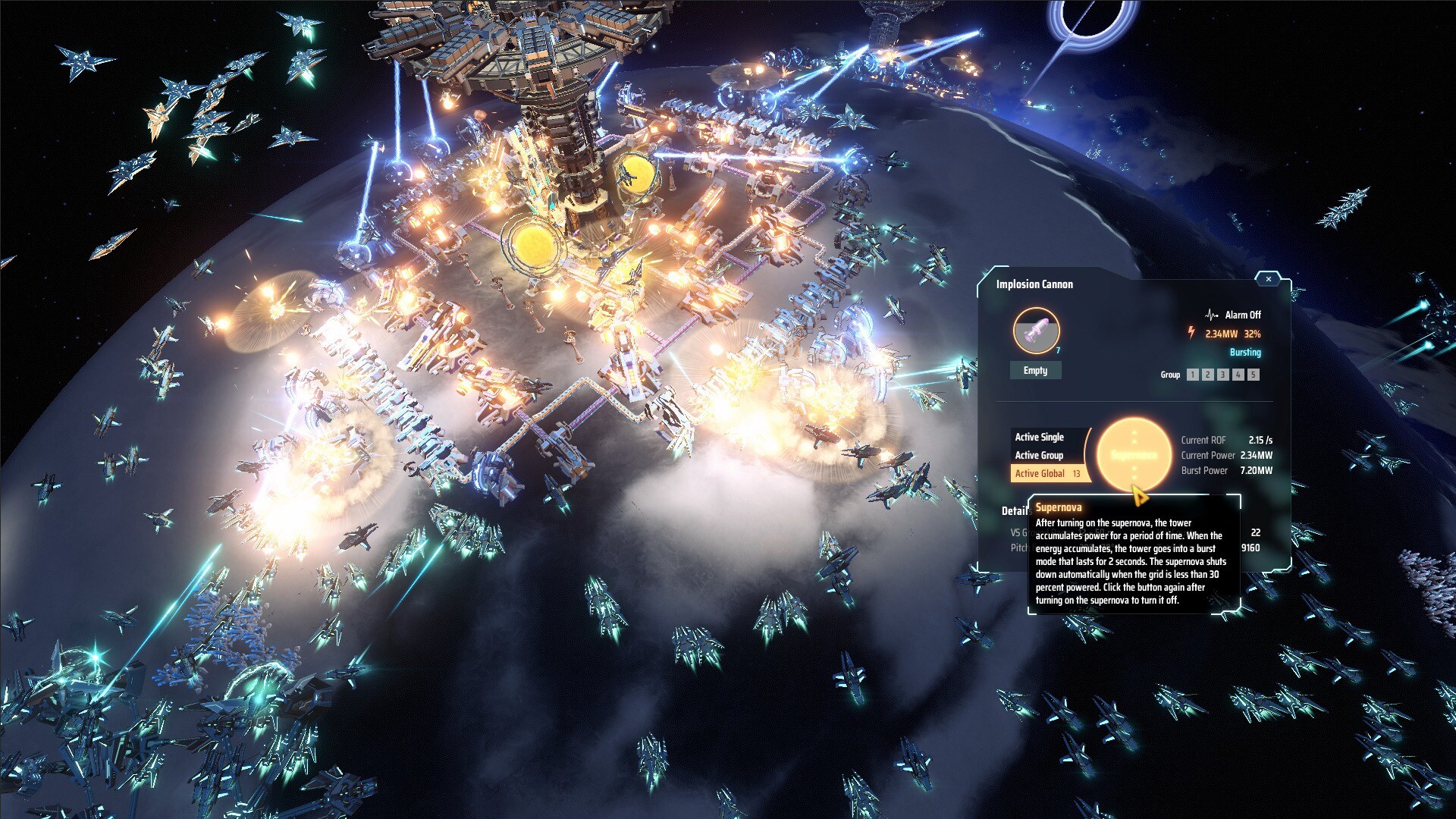Toggle Supernova mode off
This screenshot has width=1456, height=819.
[x=1135, y=453]
